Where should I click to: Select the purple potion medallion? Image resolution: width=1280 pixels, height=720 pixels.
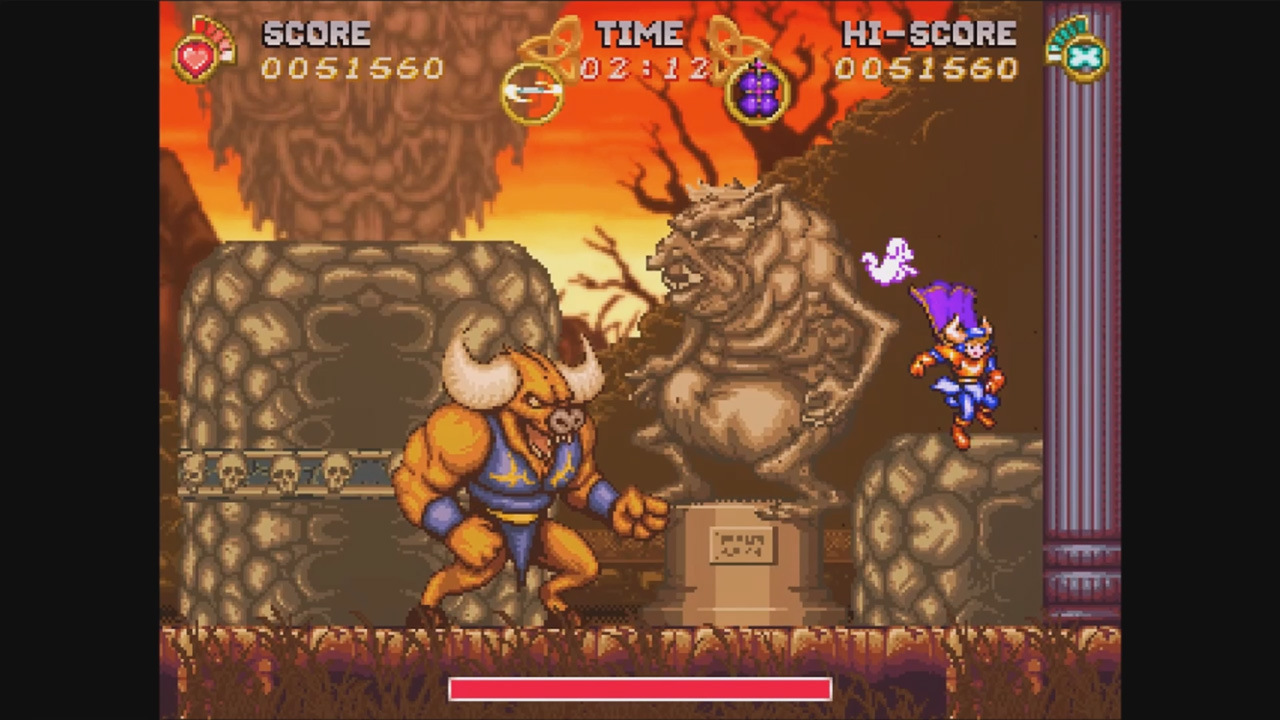758,92
